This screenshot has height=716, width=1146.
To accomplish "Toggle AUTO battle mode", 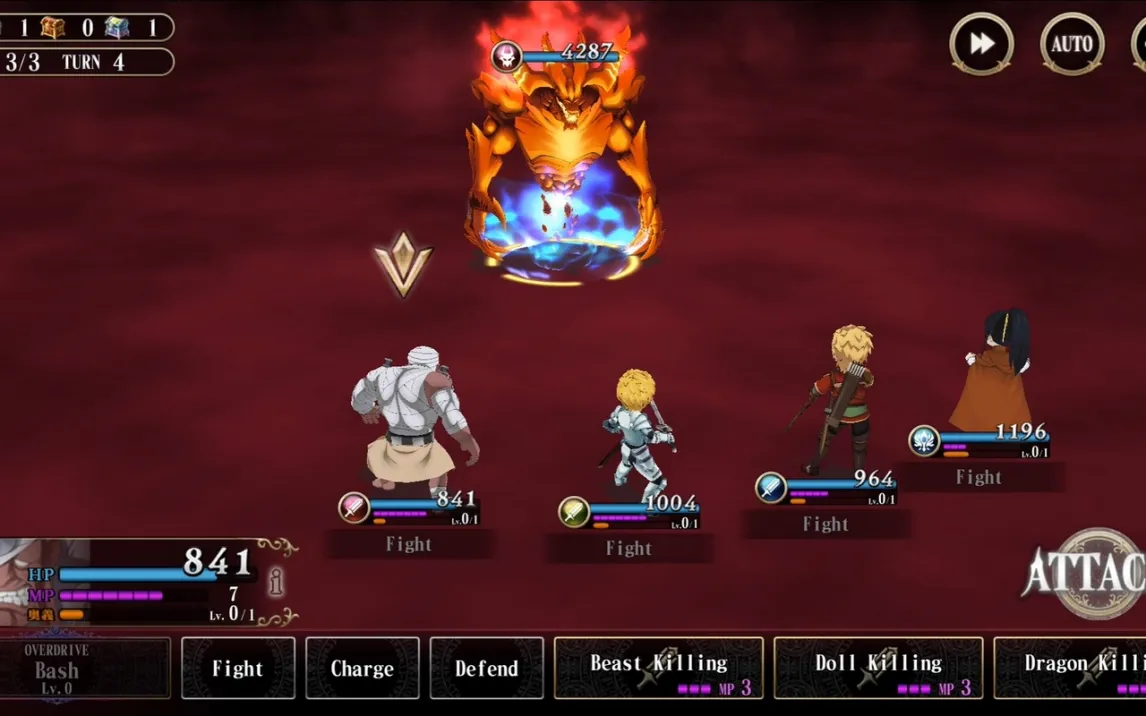I will 1071,44.
